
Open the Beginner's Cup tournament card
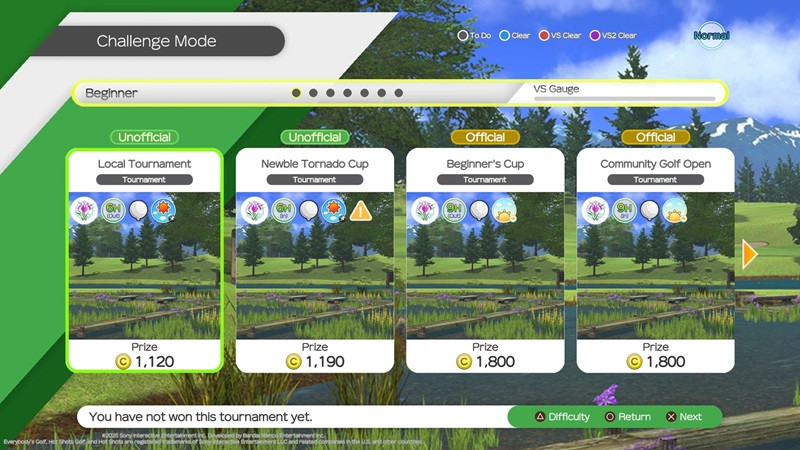[x=485, y=260]
